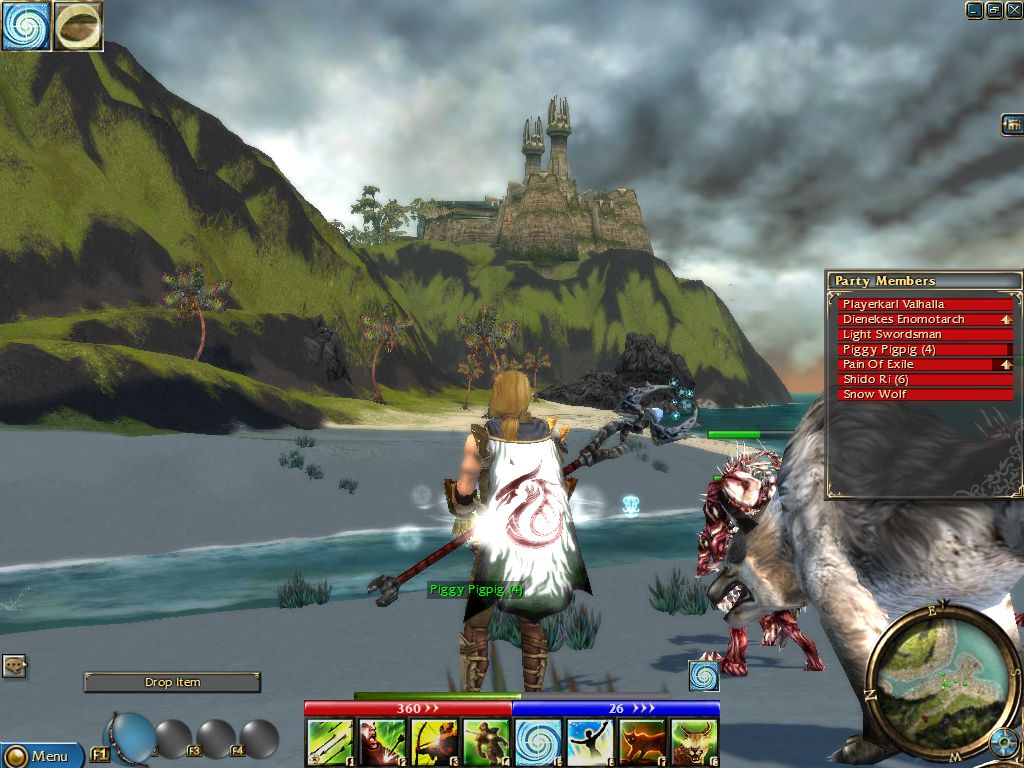This screenshot has width=1024, height=768.
Task: Activate the blue swirl skill in the skill bar
Action: [538, 743]
